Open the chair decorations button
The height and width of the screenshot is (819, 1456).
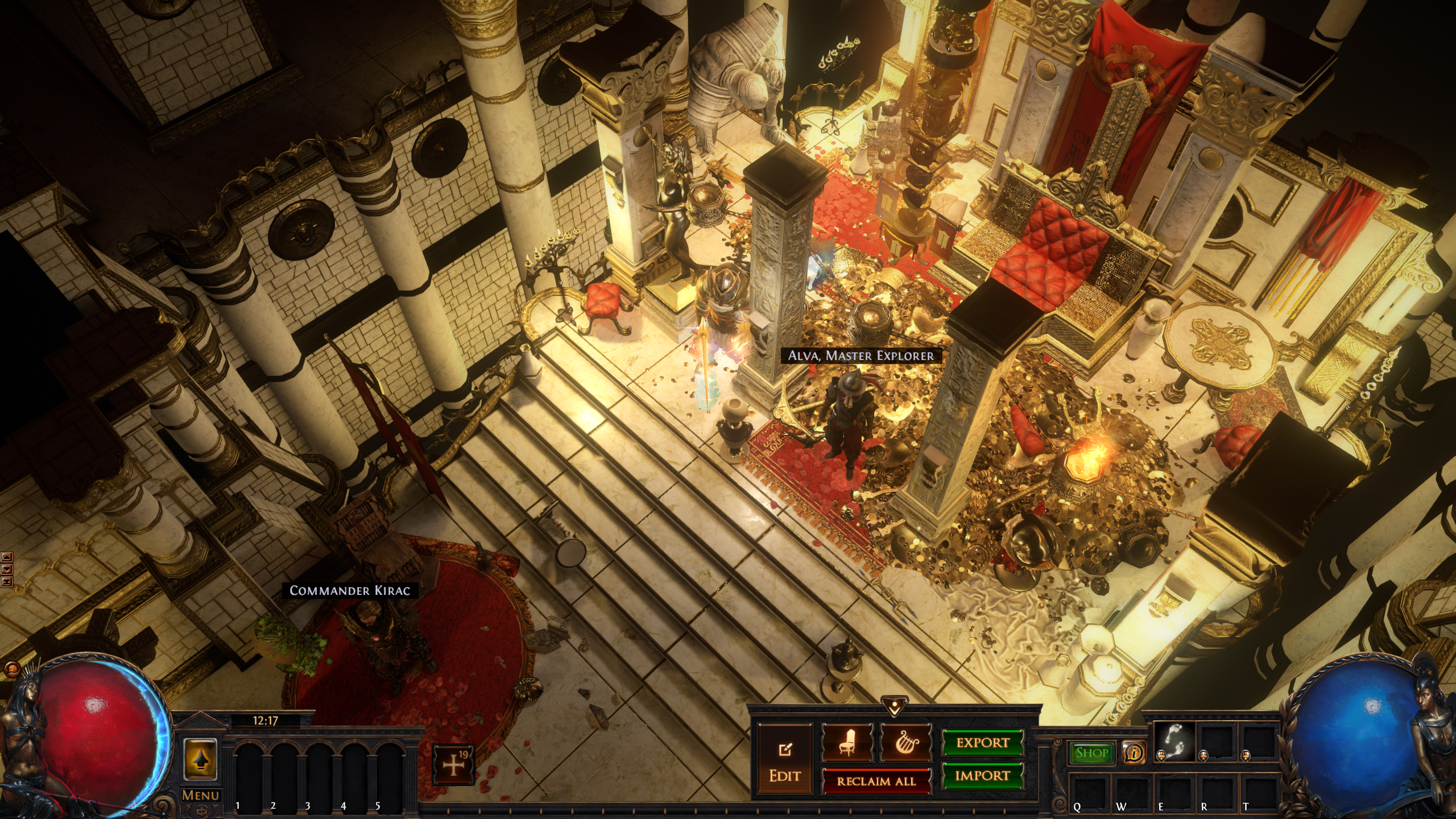[x=847, y=742]
